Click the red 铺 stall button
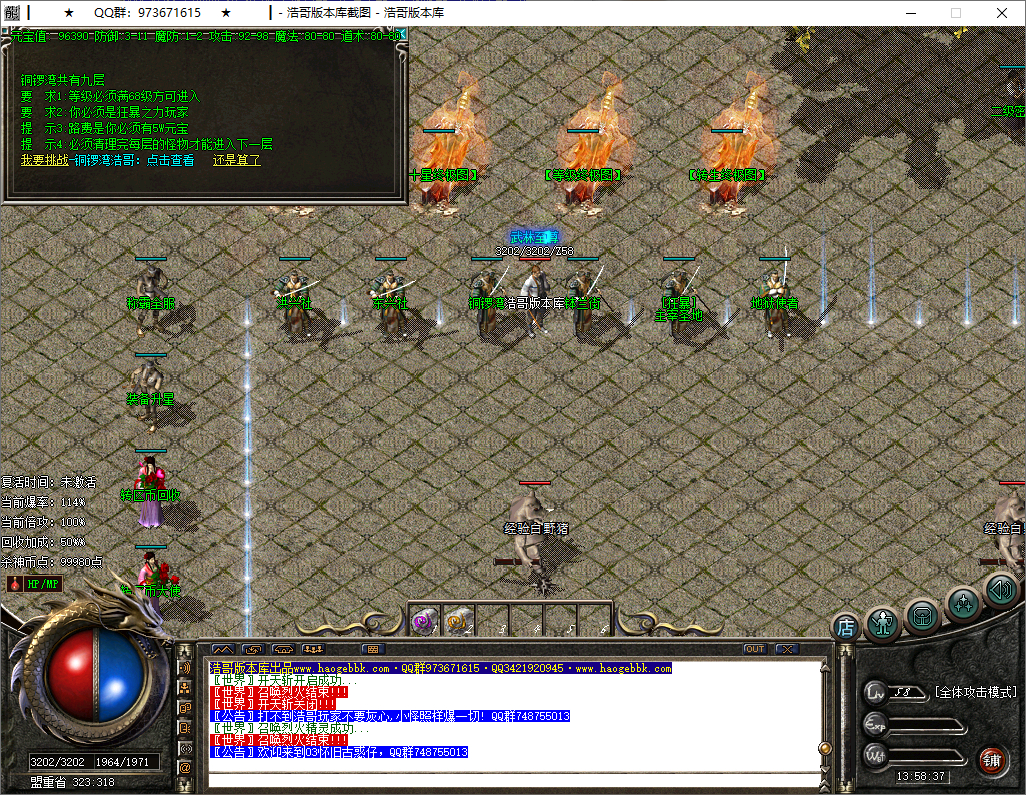The width and height of the screenshot is (1026, 795). [x=991, y=758]
